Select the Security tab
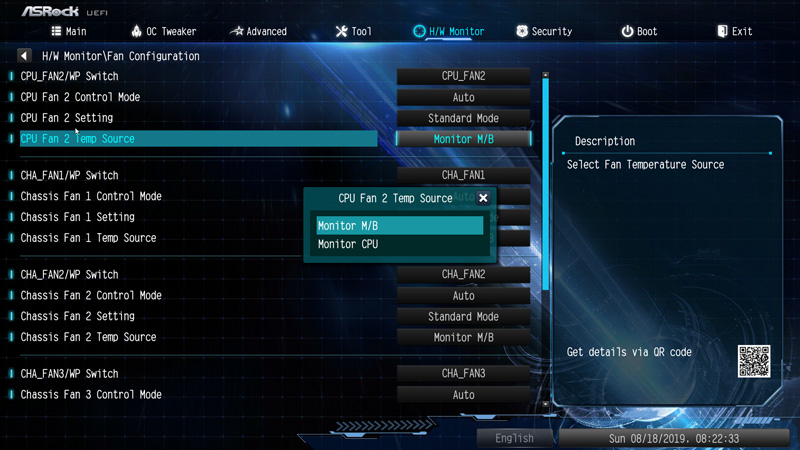 (543, 31)
